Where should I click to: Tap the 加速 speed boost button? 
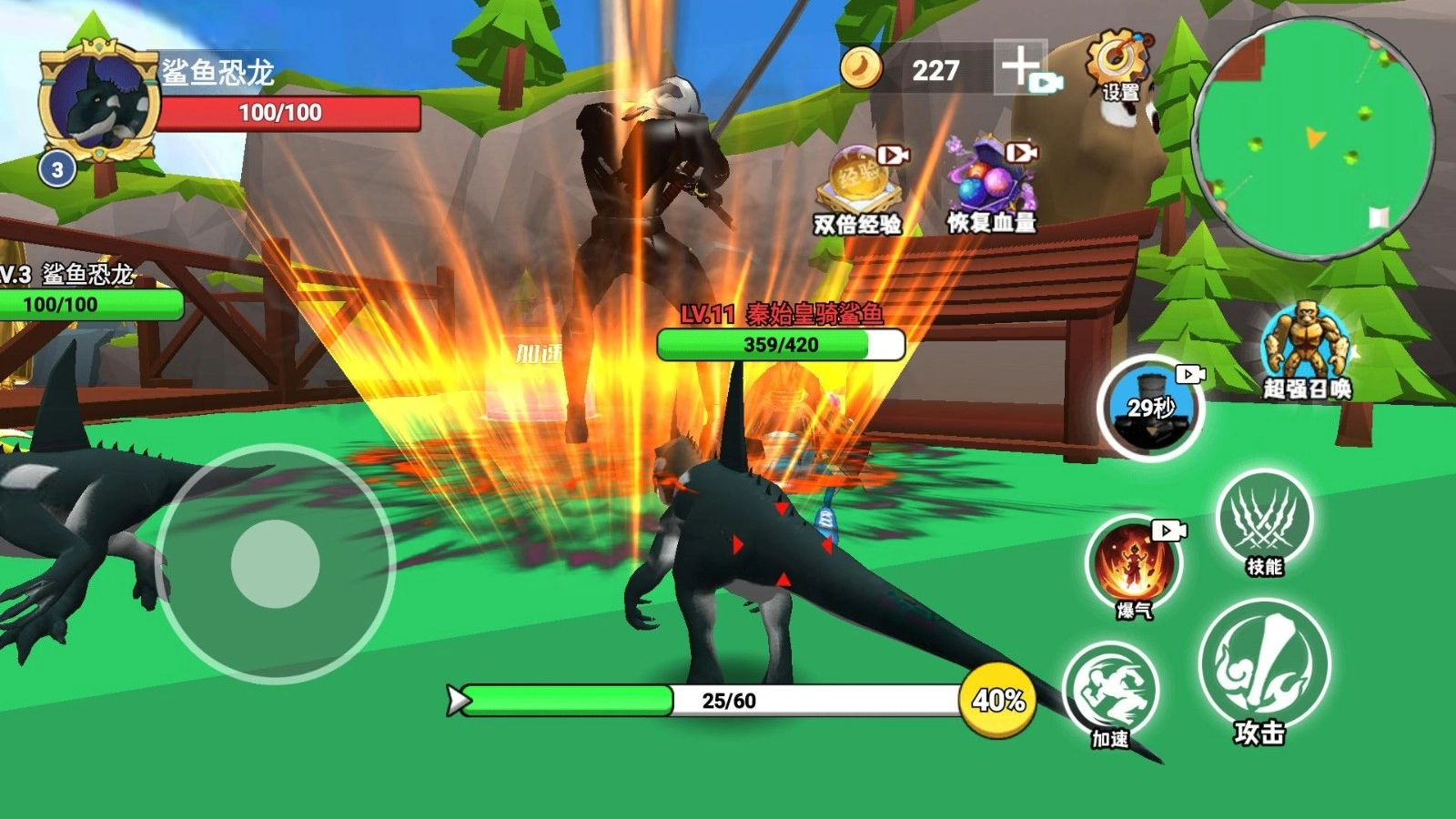[x=1111, y=693]
